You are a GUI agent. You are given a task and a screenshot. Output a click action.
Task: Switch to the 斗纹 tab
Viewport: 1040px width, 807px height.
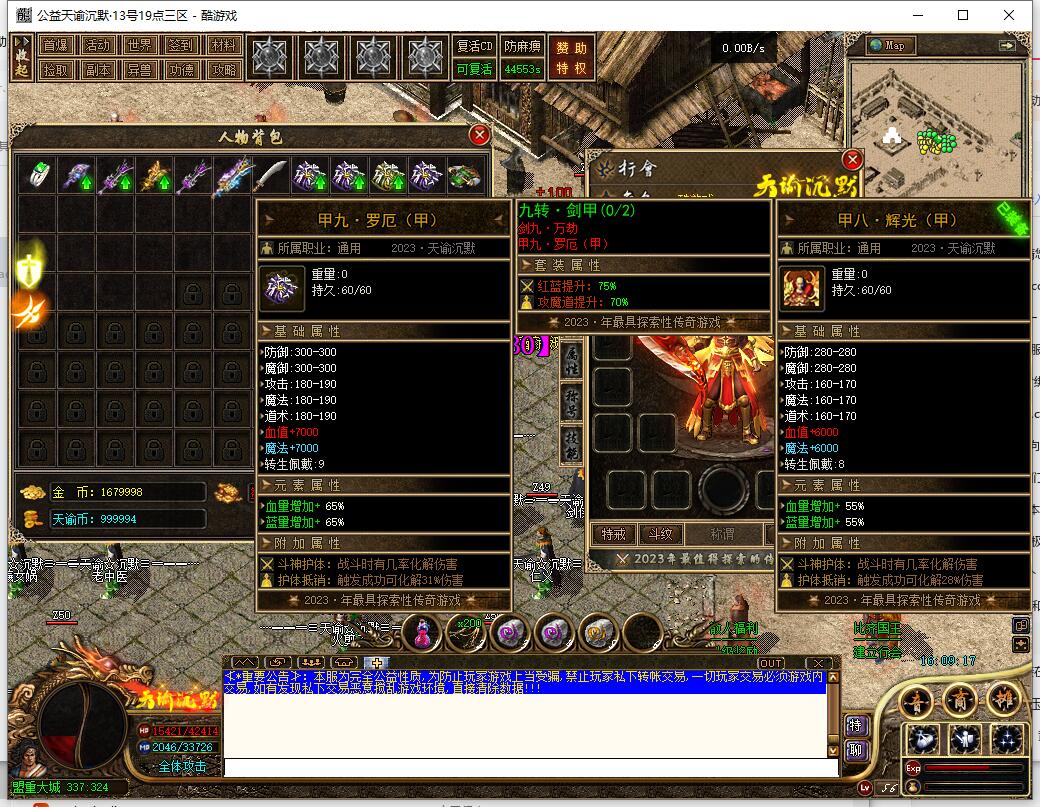point(658,535)
